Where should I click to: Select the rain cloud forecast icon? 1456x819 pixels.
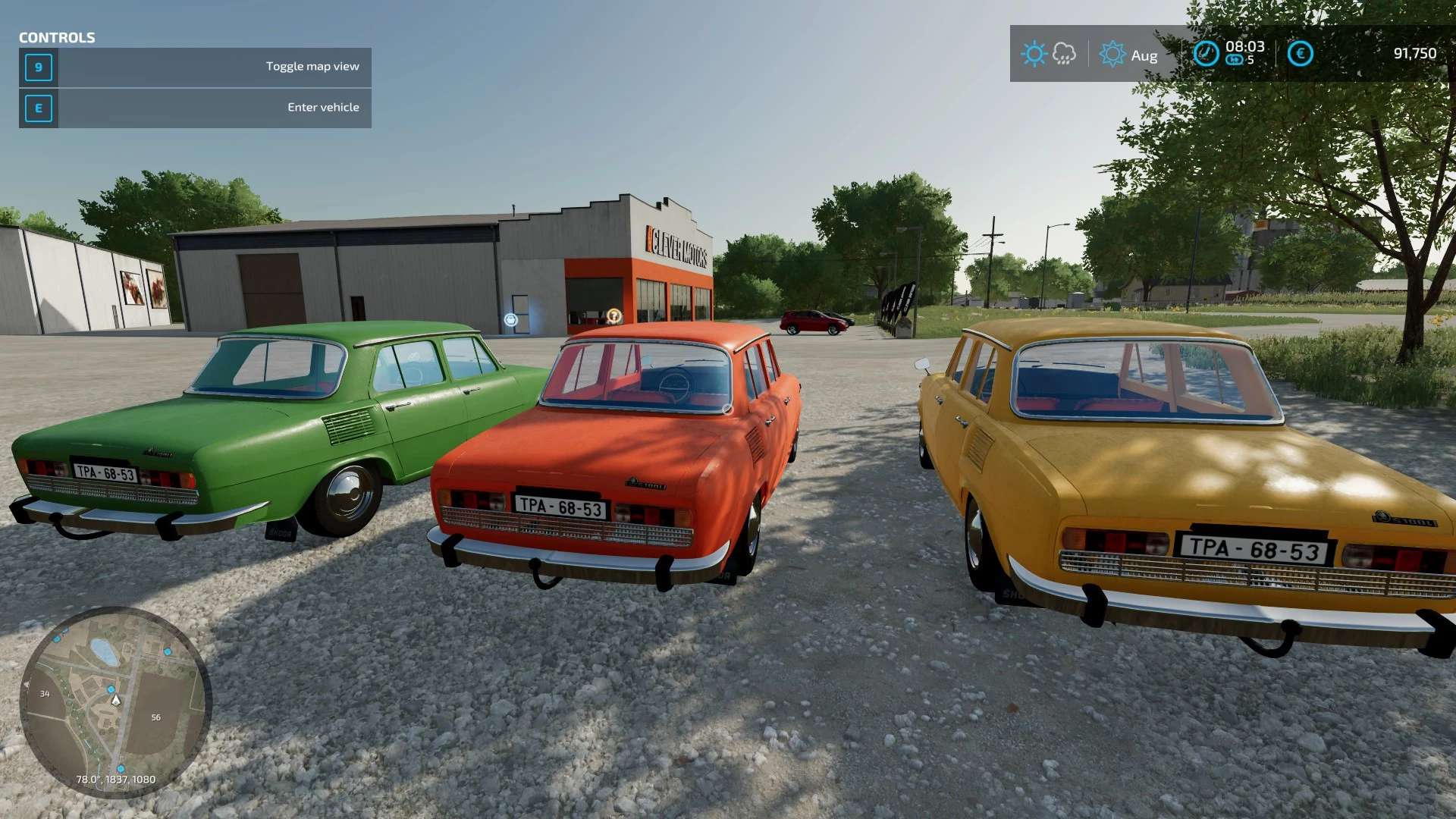point(1065,54)
